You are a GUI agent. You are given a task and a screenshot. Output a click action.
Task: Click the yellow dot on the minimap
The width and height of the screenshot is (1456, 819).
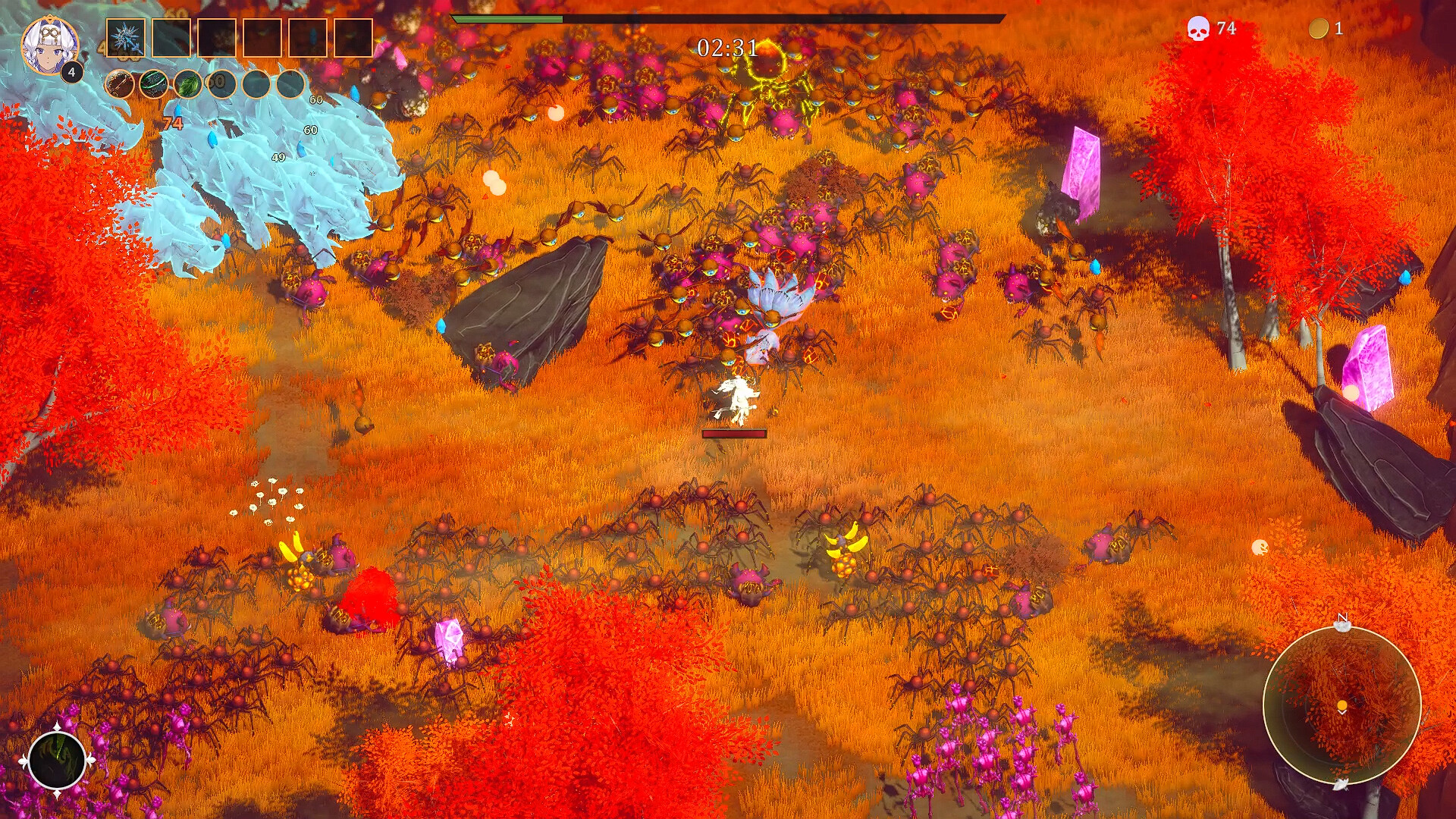(x=1341, y=704)
